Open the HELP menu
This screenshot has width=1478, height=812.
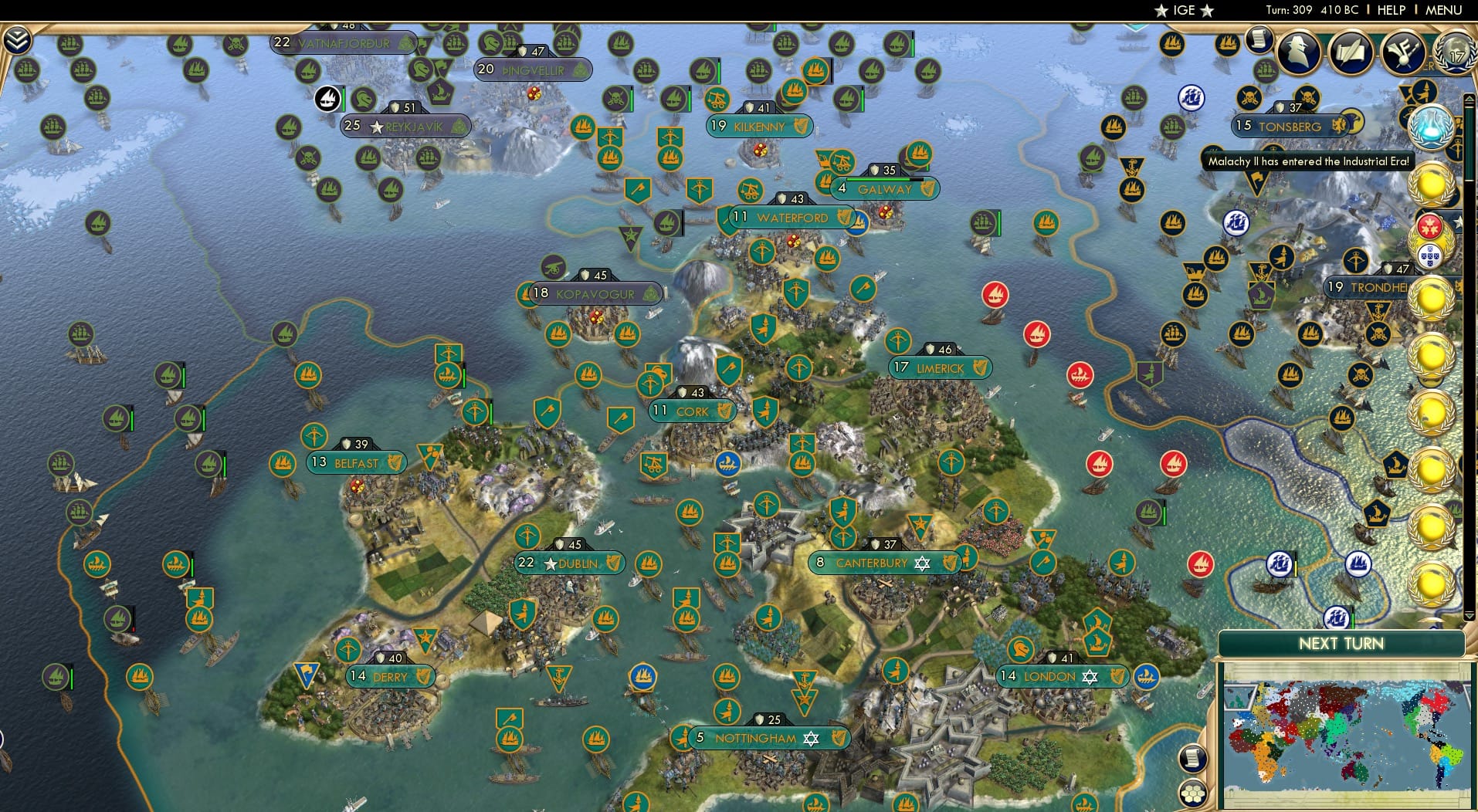(1390, 10)
